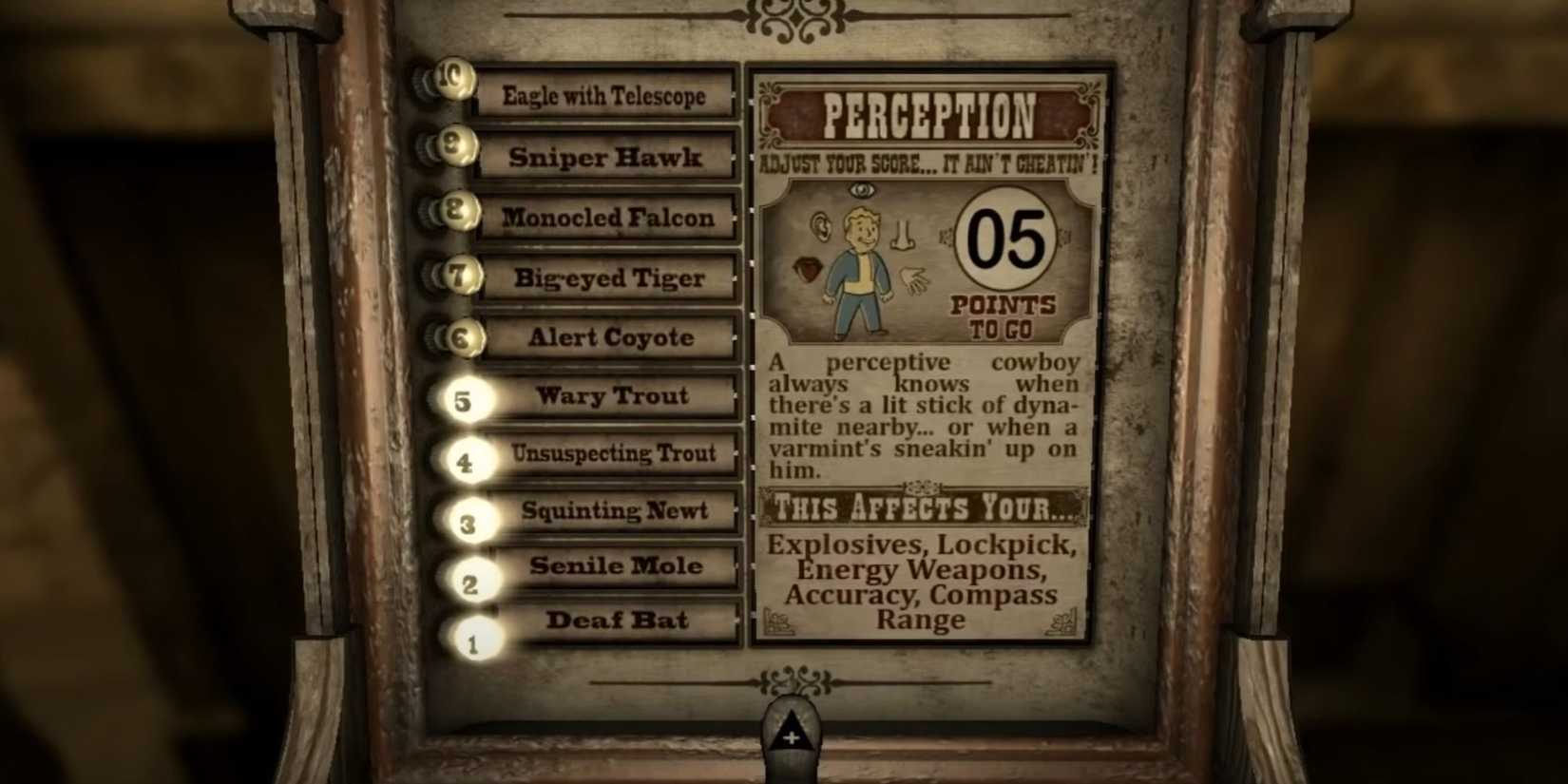This screenshot has width=1568, height=784.
Task: Select the Squinting Newt entry
Action: [613, 512]
